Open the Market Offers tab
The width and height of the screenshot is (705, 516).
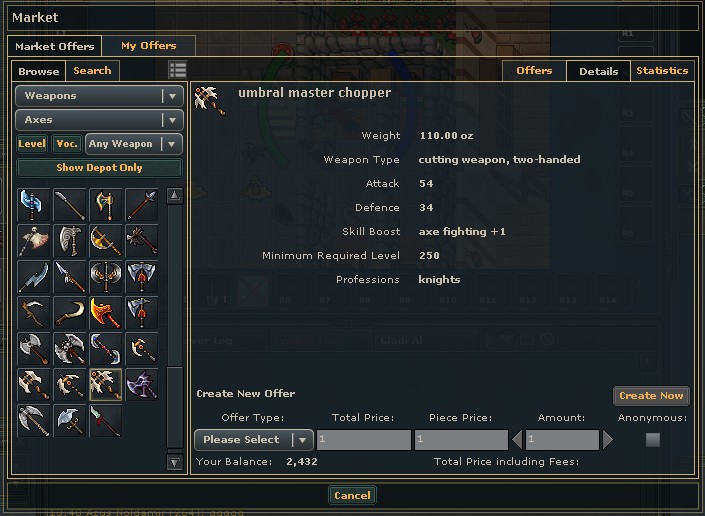point(55,46)
